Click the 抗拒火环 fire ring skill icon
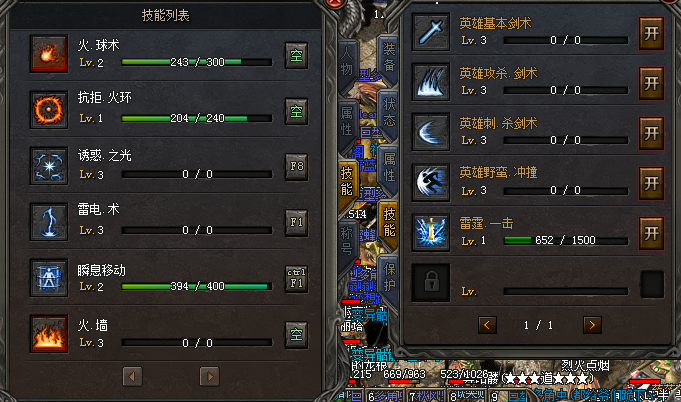 tap(44, 108)
